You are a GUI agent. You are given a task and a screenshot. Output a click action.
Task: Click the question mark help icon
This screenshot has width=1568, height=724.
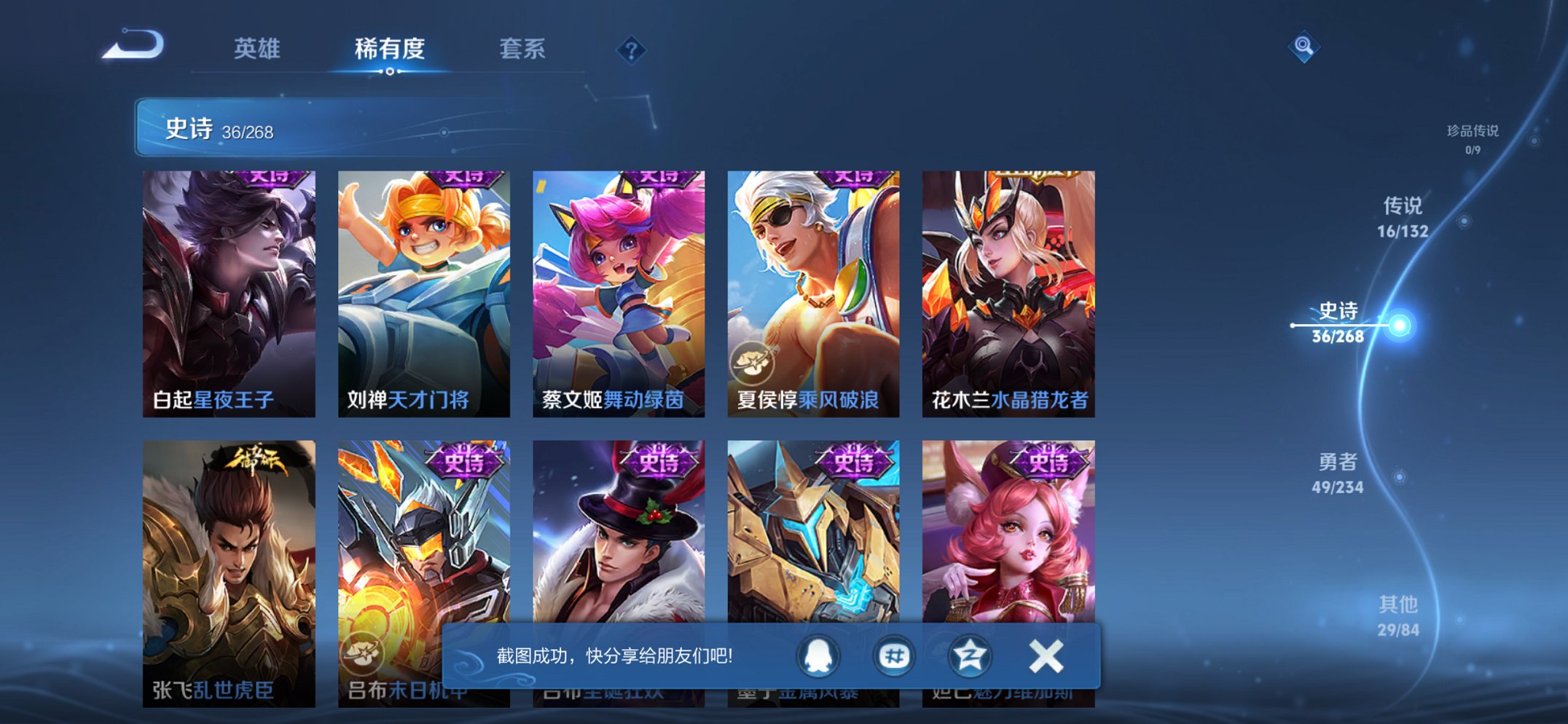(632, 50)
